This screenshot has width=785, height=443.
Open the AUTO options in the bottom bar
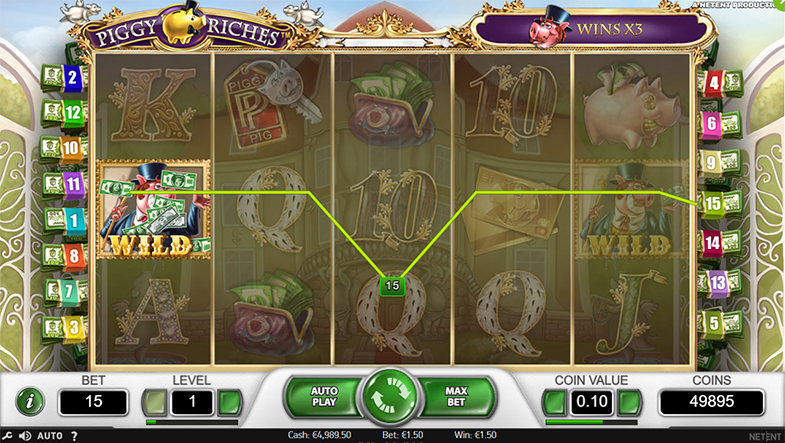[x=50, y=436]
